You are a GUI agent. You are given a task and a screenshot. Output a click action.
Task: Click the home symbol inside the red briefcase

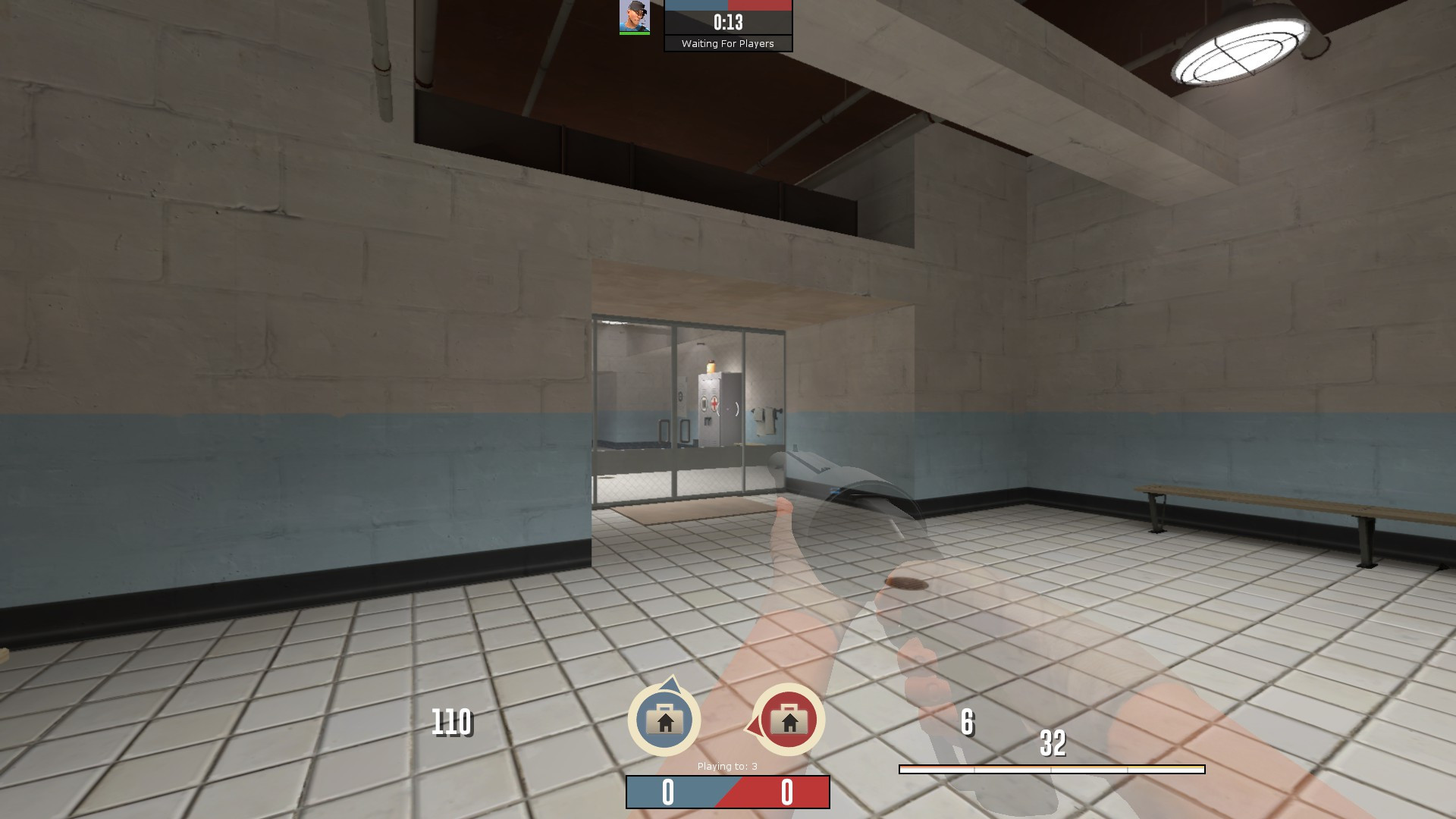(789, 723)
